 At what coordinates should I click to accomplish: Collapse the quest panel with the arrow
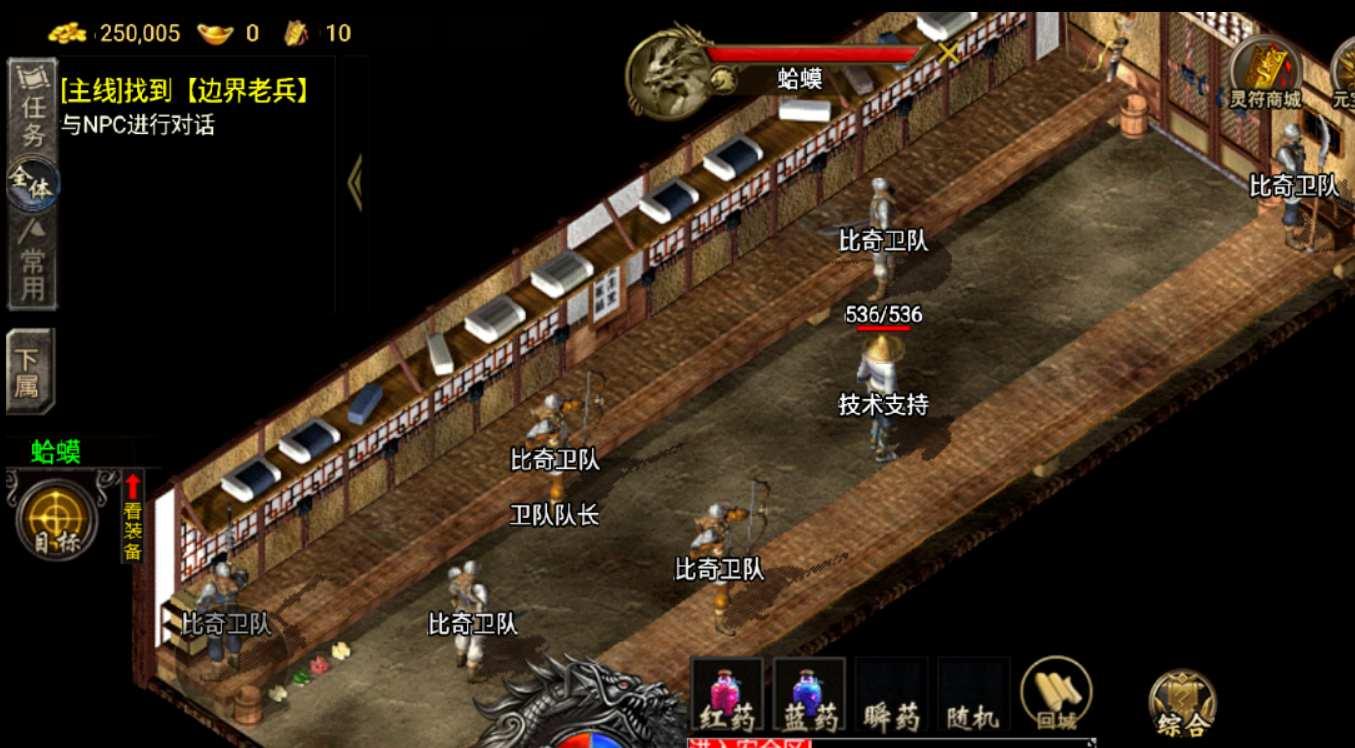point(354,183)
